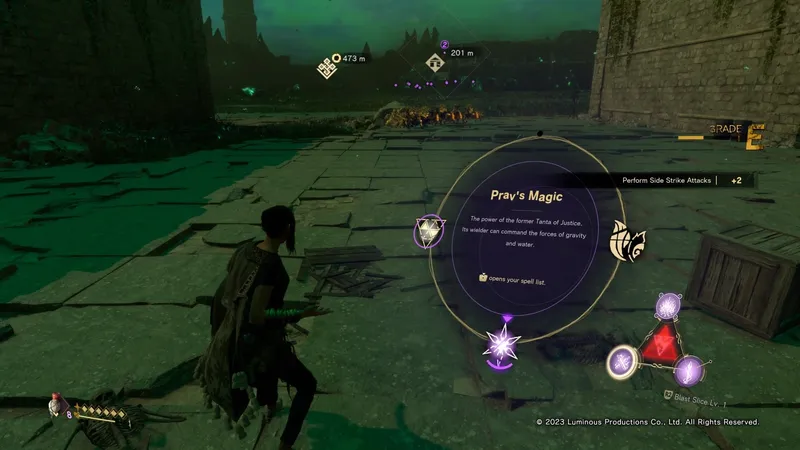This screenshot has height=450, width=800.
Task: Choose the gold-ringed support spell orb
Action: pyautogui.click(x=623, y=361)
